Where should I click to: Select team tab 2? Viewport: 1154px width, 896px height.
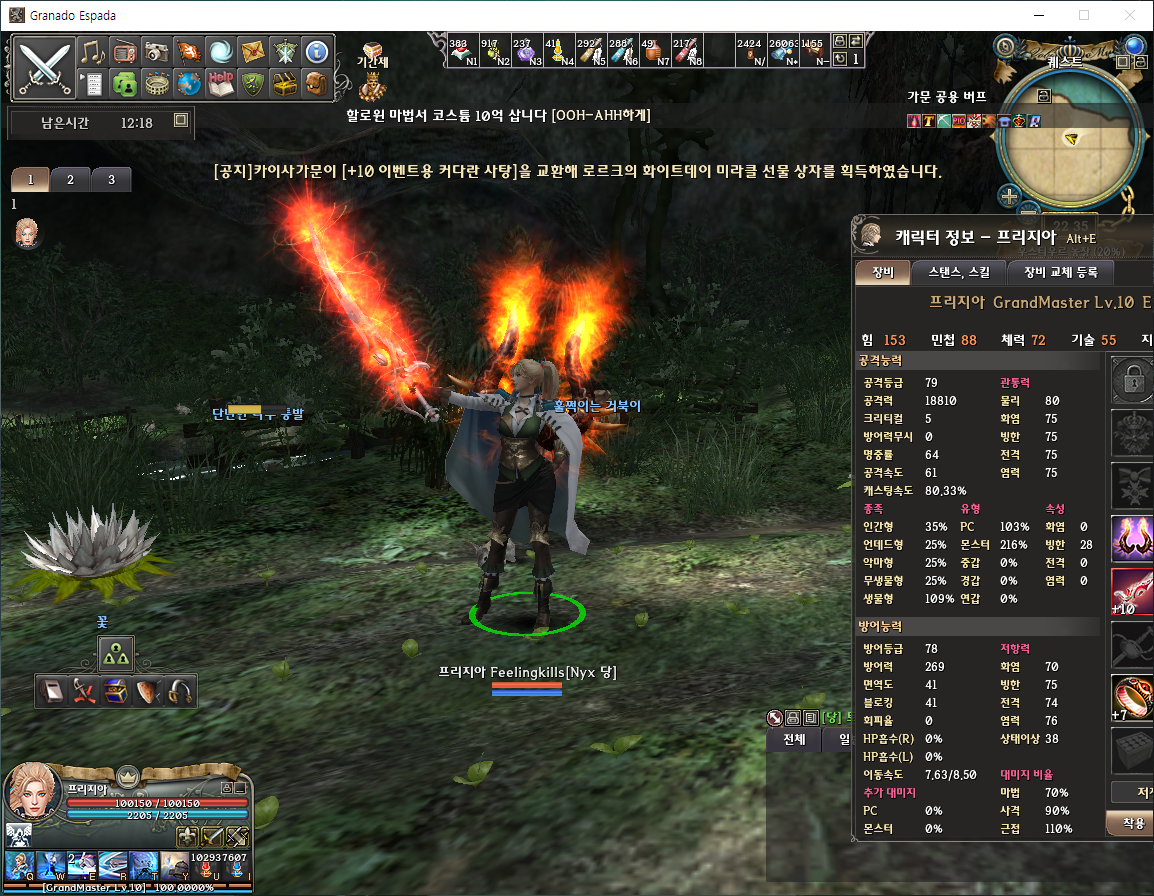70,180
